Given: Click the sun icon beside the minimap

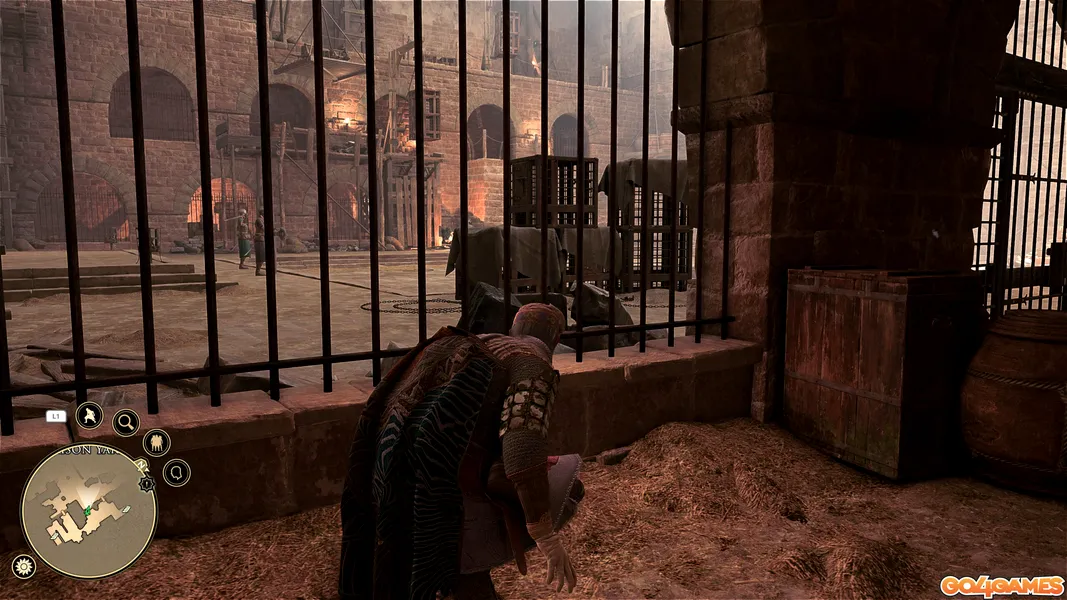Looking at the screenshot, I should pos(21,566).
